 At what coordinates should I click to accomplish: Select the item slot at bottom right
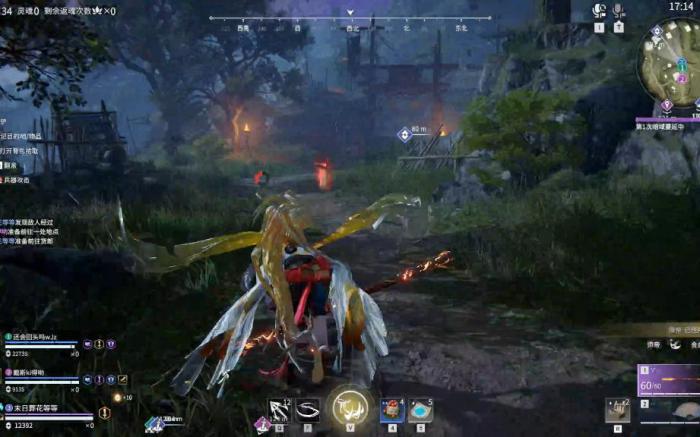point(618,409)
